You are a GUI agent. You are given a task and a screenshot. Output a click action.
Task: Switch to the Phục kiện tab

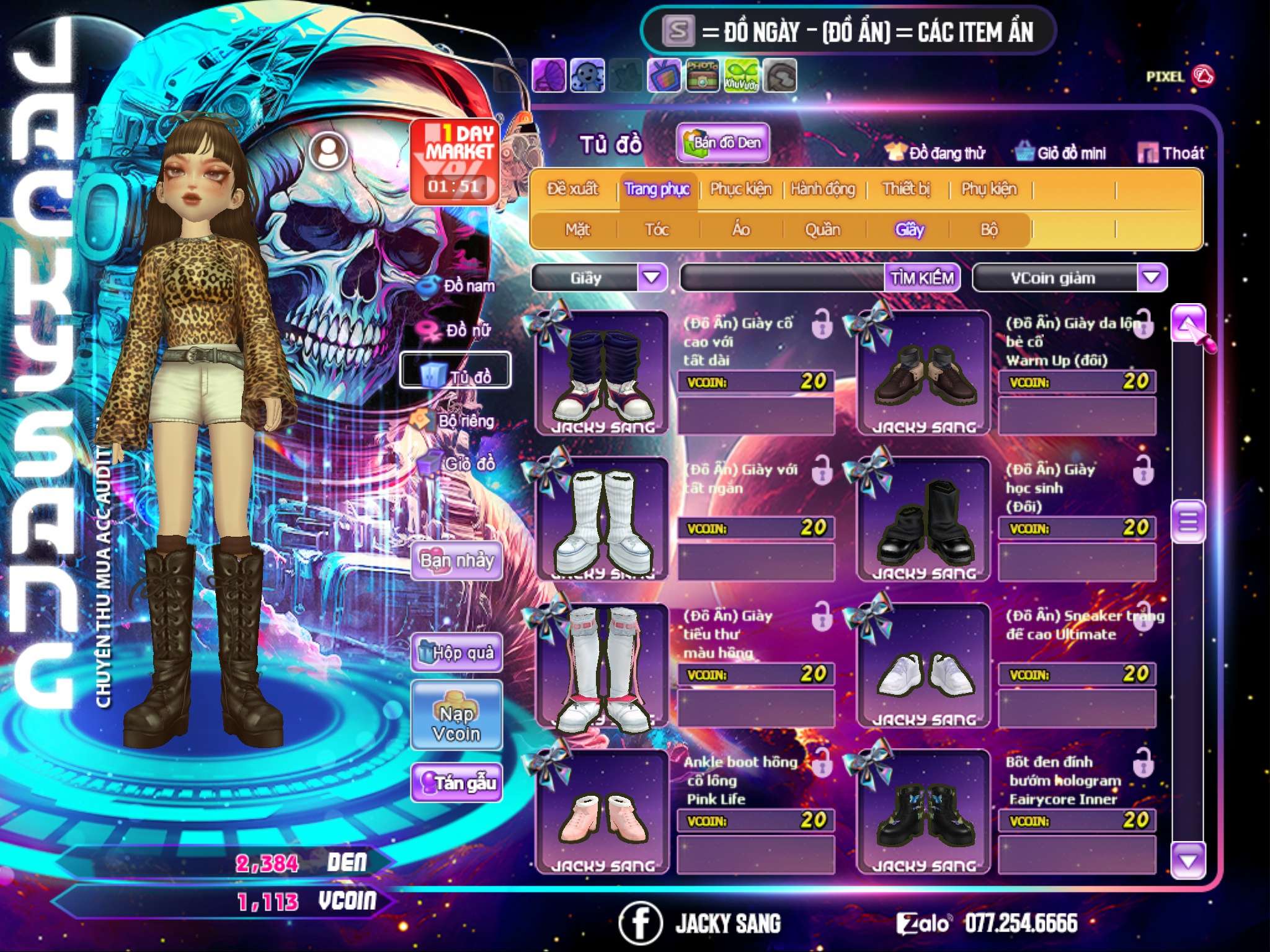pyautogui.click(x=740, y=189)
